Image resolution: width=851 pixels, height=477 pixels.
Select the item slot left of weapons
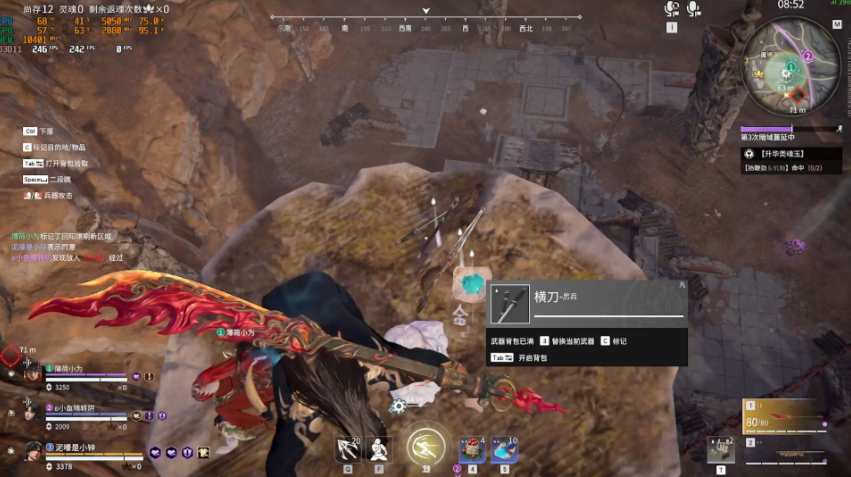(x=720, y=449)
